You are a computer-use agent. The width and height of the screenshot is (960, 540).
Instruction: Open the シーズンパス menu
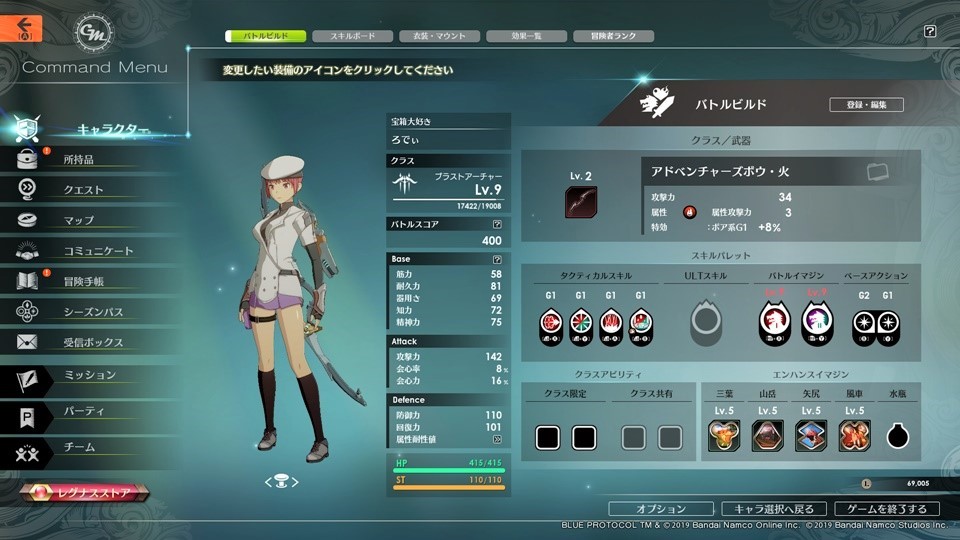(x=93, y=312)
